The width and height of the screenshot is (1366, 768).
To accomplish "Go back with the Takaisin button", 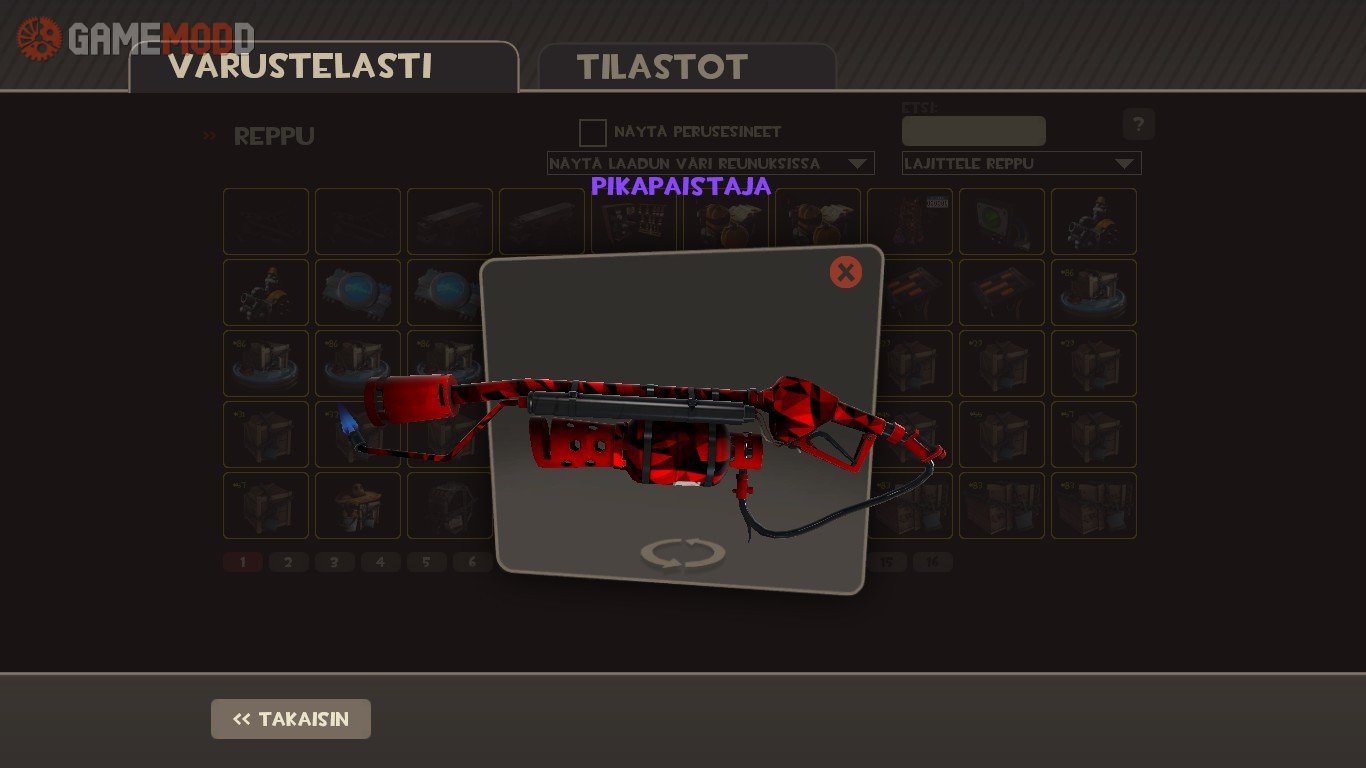I will (291, 719).
